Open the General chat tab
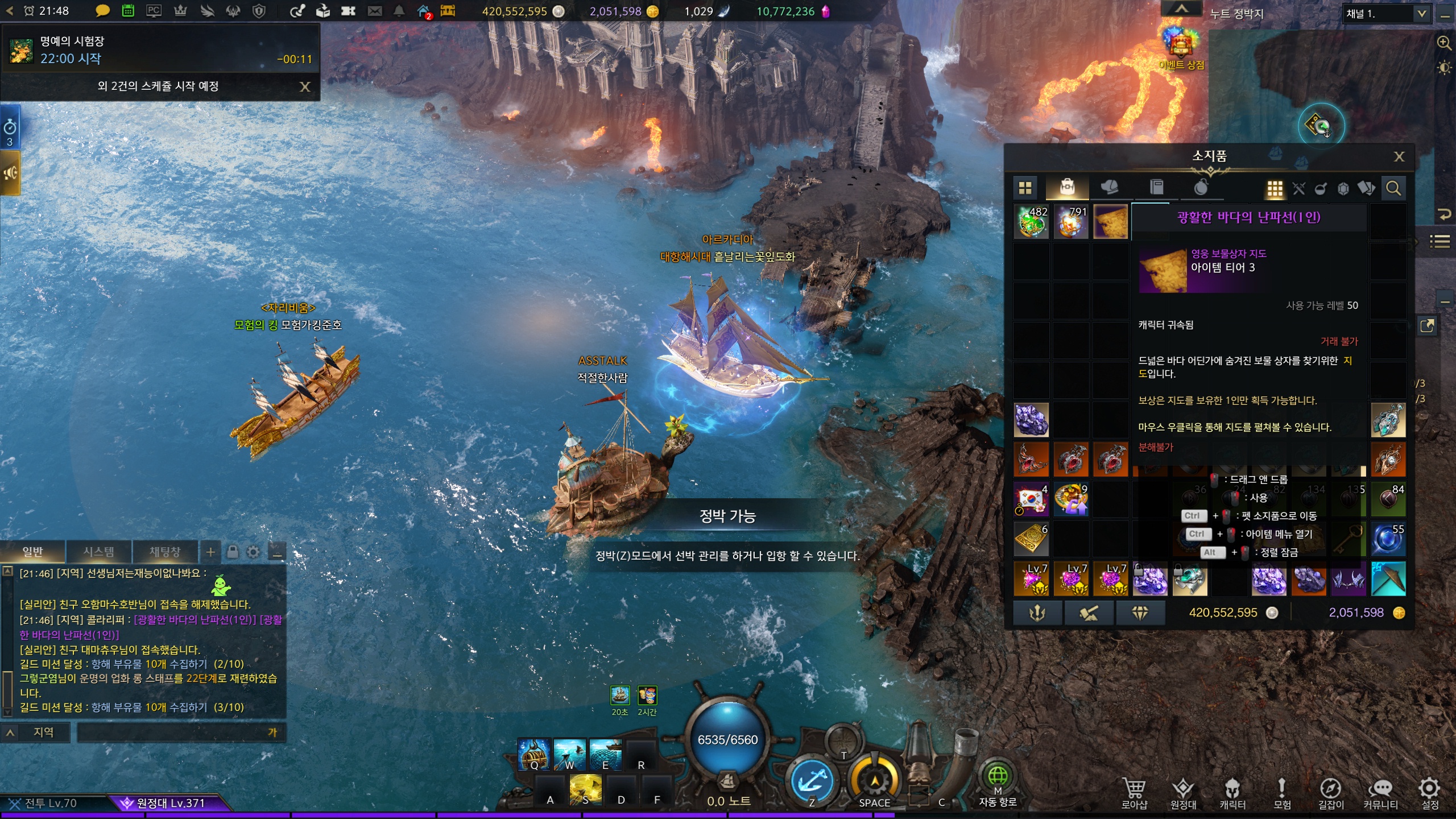The image size is (1456, 819). point(32,552)
